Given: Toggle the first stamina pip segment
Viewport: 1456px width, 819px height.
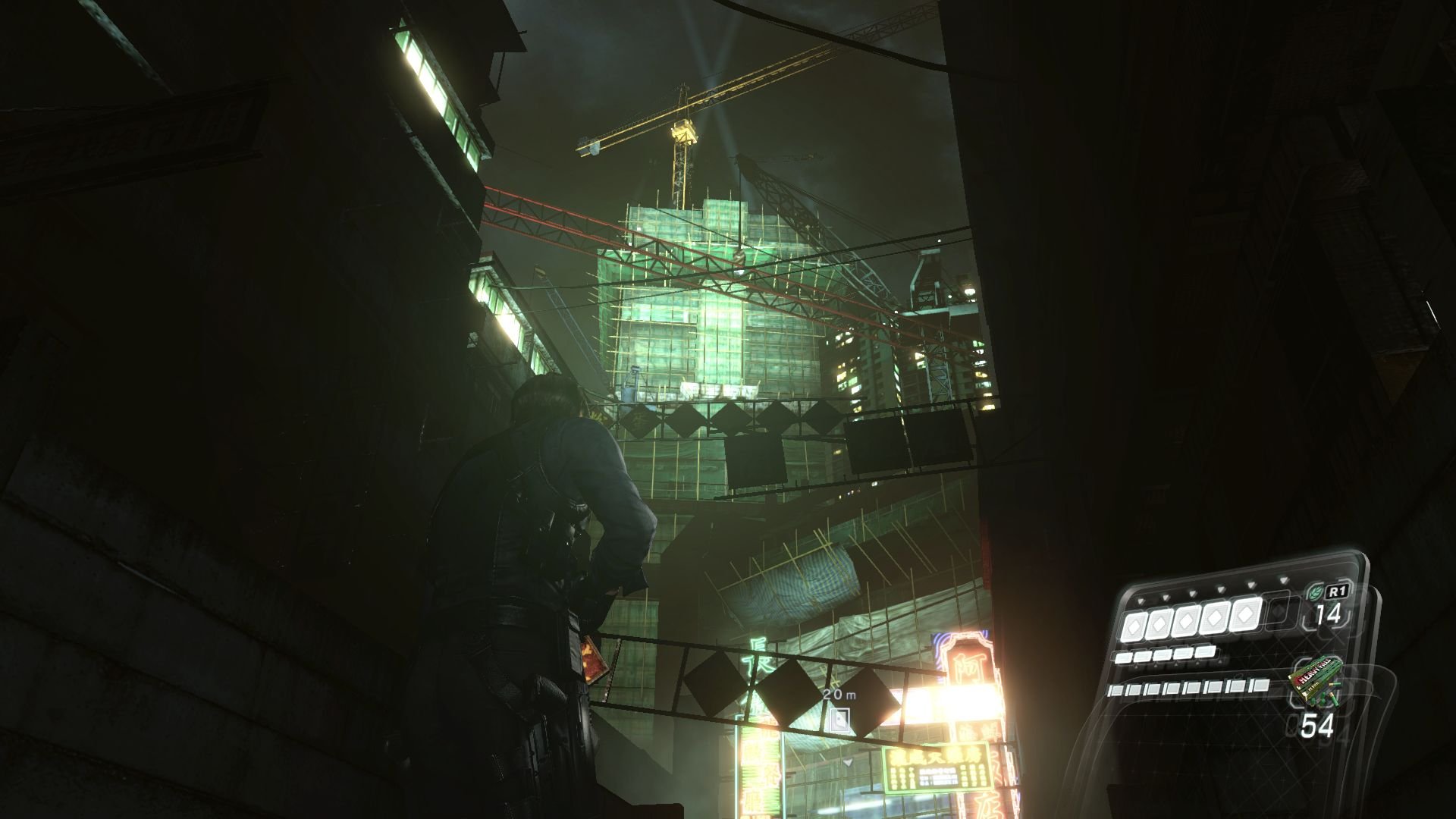Looking at the screenshot, I should pyautogui.click(x=1122, y=655).
